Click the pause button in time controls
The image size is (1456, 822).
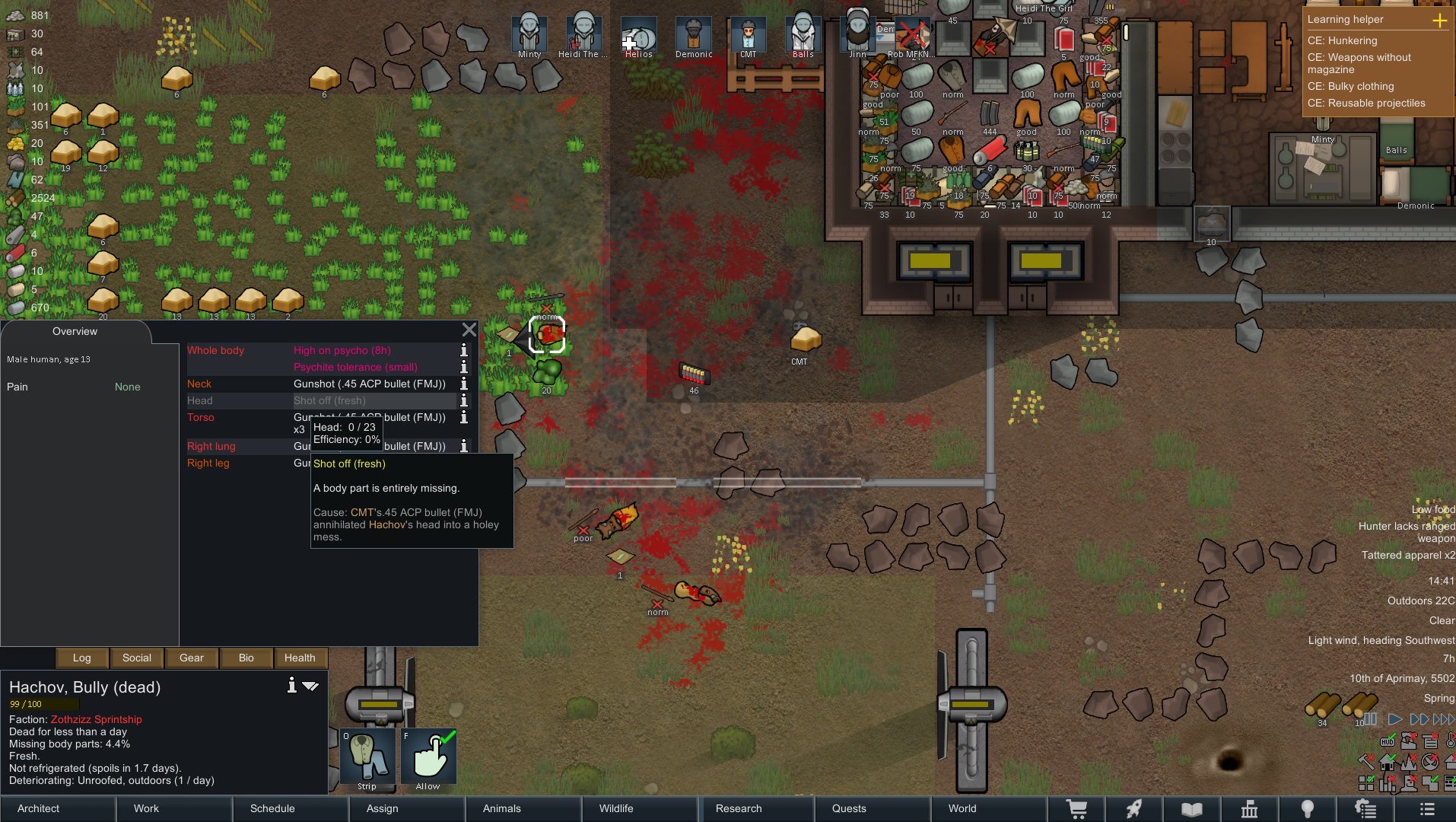point(1372,720)
